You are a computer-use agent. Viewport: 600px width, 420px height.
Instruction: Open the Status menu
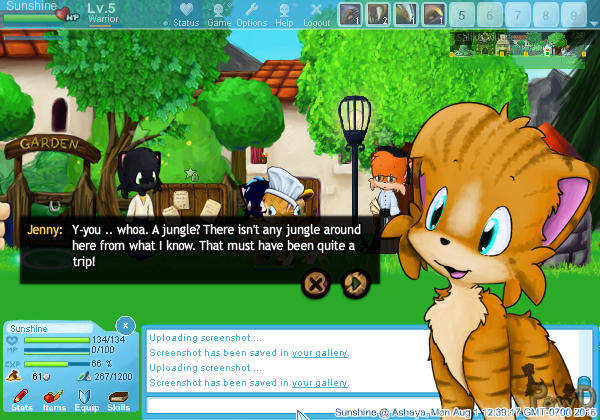coord(186,15)
